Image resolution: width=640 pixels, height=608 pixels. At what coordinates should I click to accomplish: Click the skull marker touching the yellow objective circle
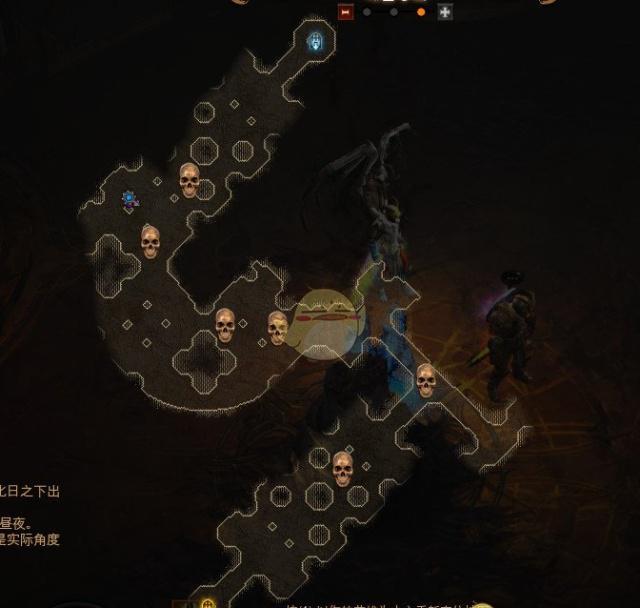(x=278, y=327)
